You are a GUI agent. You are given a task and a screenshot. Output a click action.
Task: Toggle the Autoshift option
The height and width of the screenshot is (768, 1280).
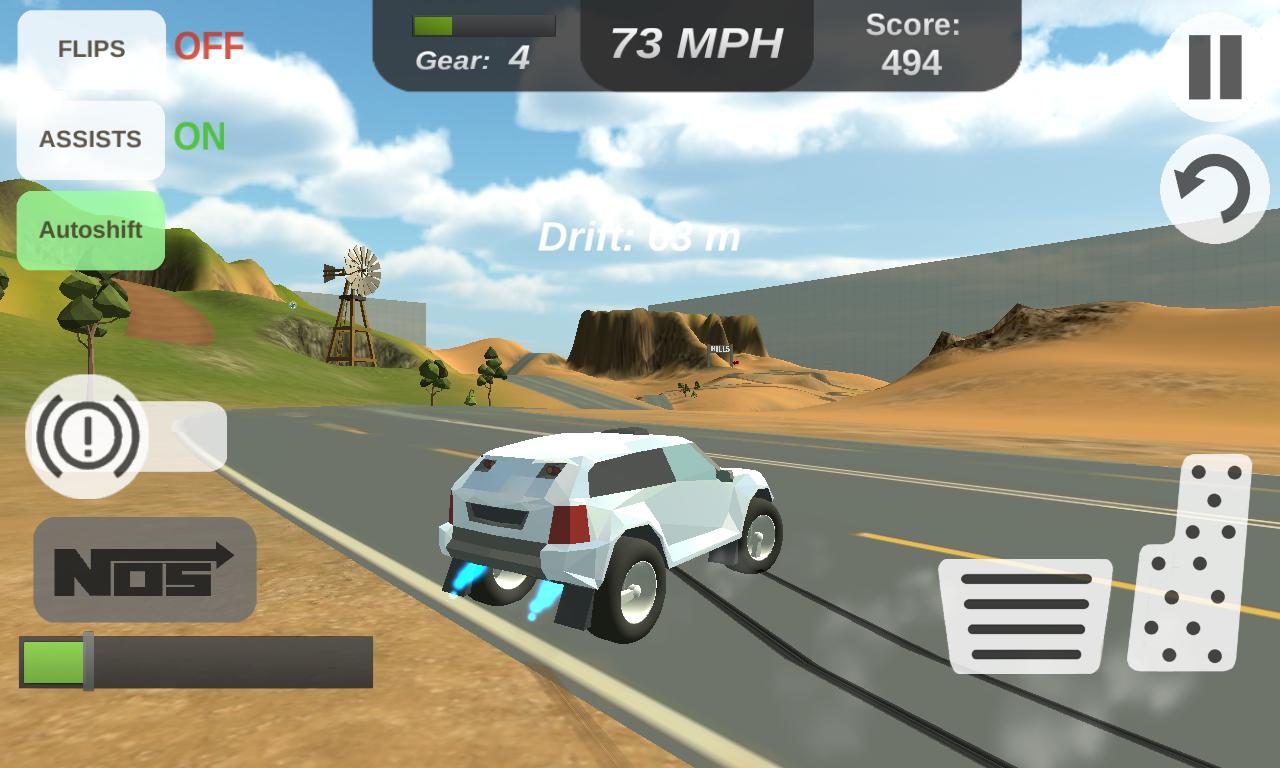(91, 231)
